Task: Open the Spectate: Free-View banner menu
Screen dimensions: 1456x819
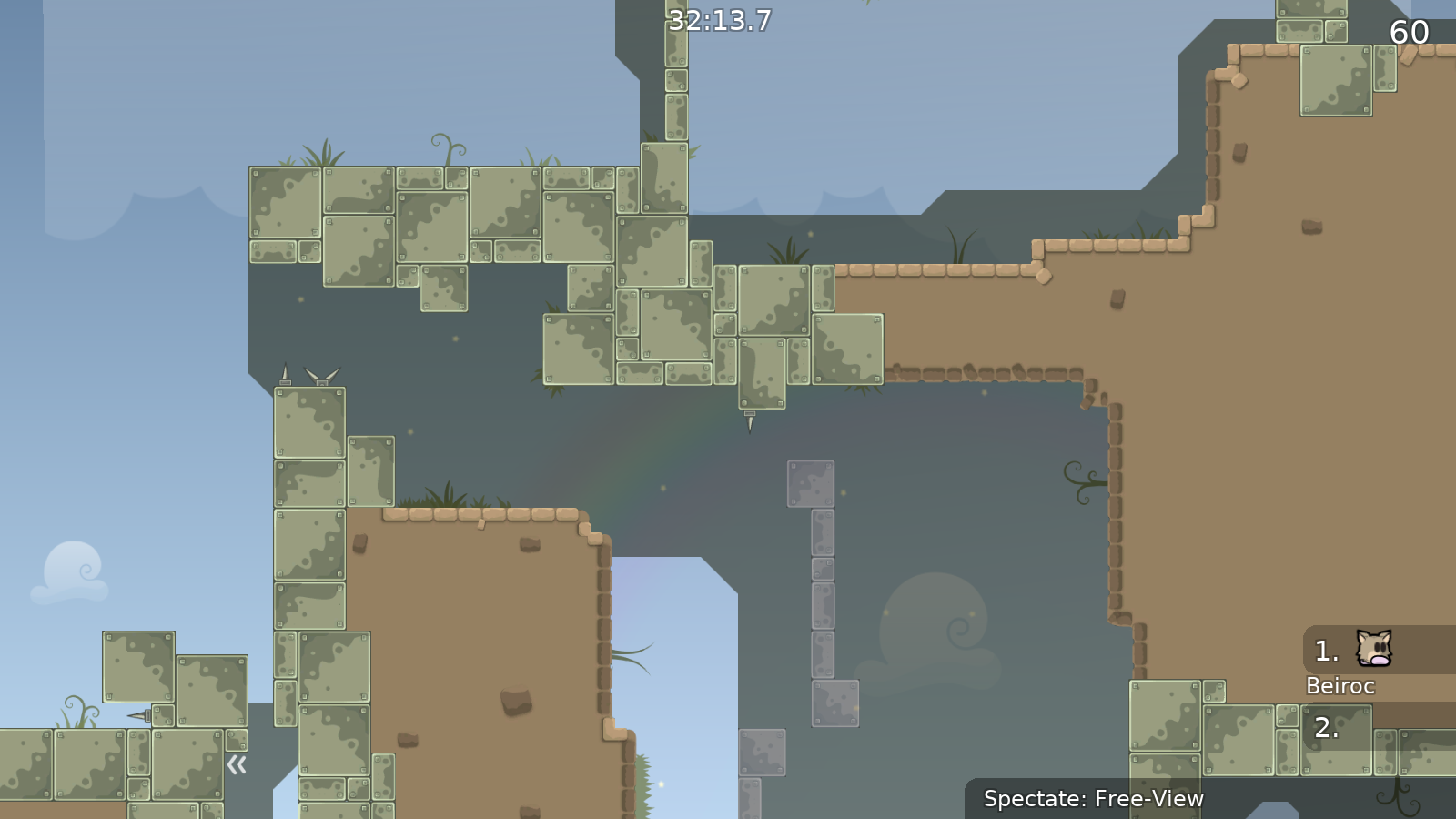Action: 1094,799
